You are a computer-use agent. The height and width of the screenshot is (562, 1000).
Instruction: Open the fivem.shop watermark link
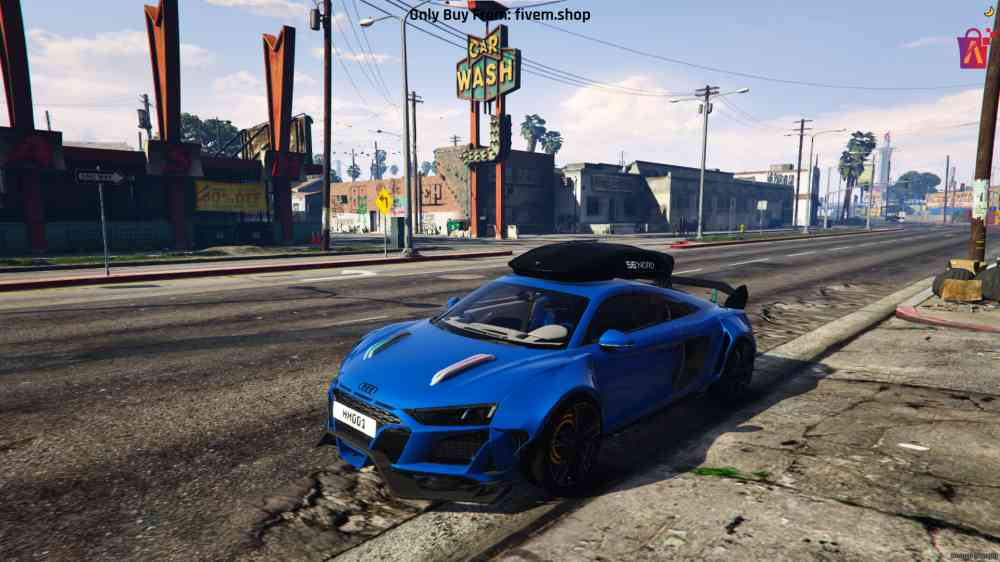coord(500,15)
